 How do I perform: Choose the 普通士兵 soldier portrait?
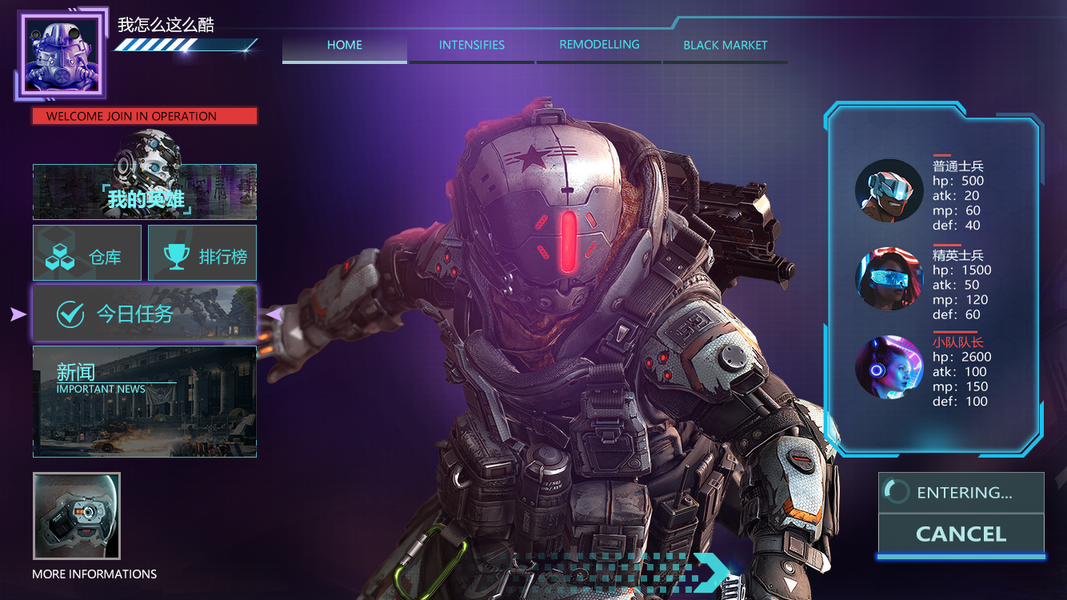[x=889, y=190]
